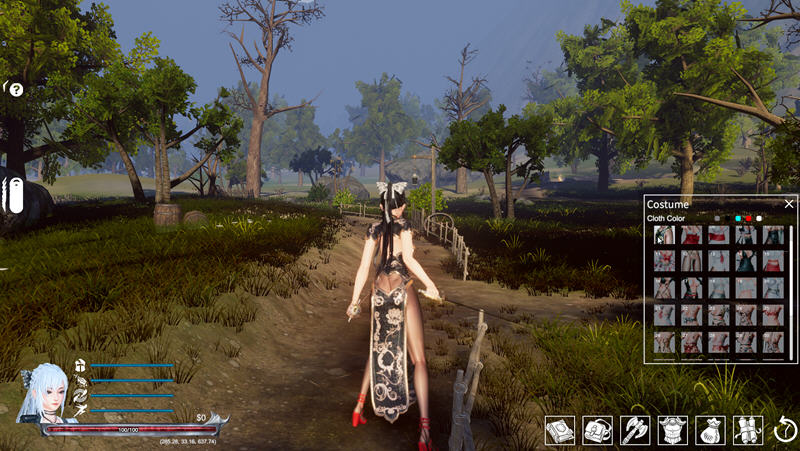Open the armor chestplate icon
Viewport: 800px width, 451px height.
[x=673, y=430]
